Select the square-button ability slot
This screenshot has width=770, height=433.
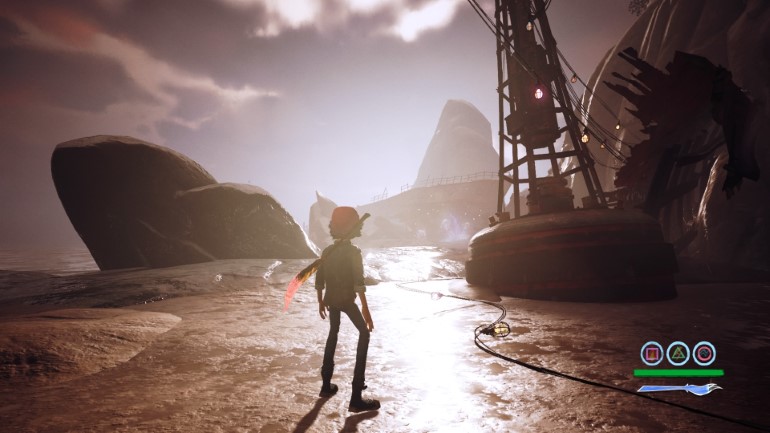652,352
